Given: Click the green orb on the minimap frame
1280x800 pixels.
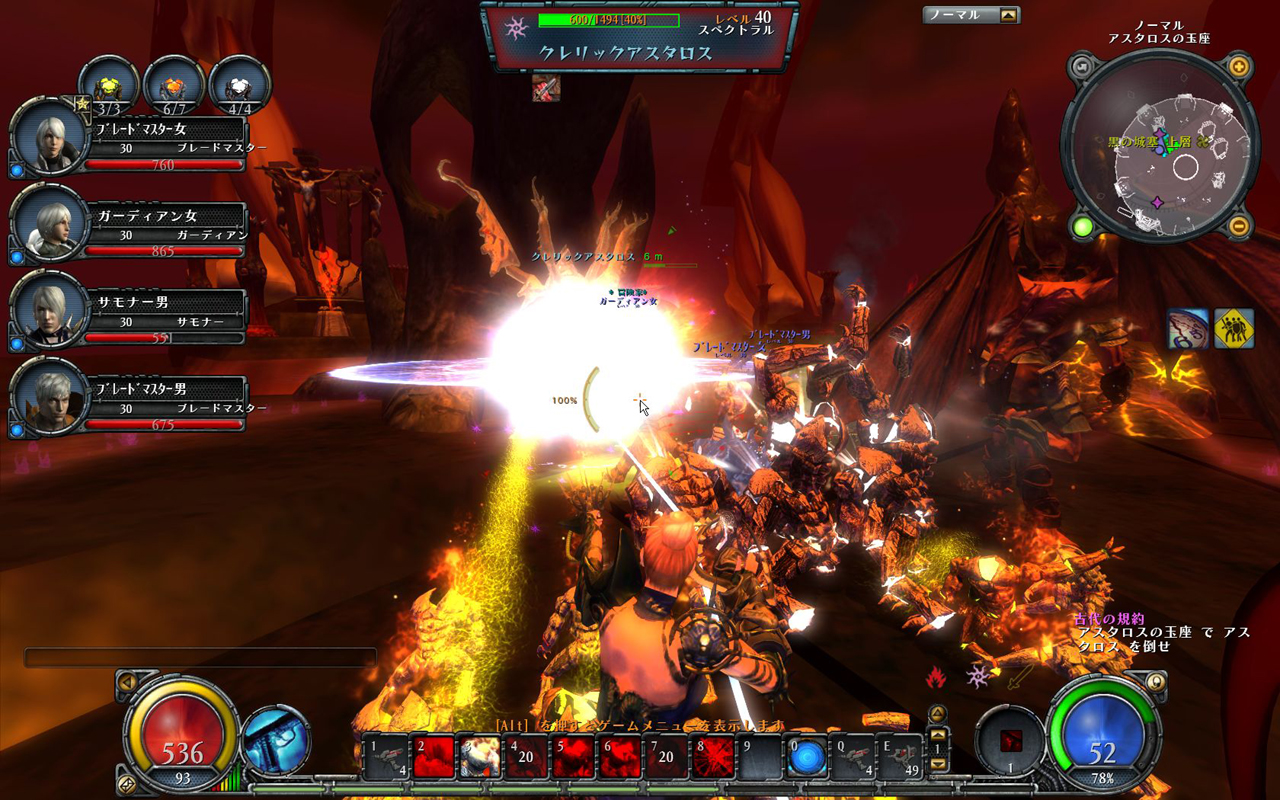Looking at the screenshot, I should 1082,227.
